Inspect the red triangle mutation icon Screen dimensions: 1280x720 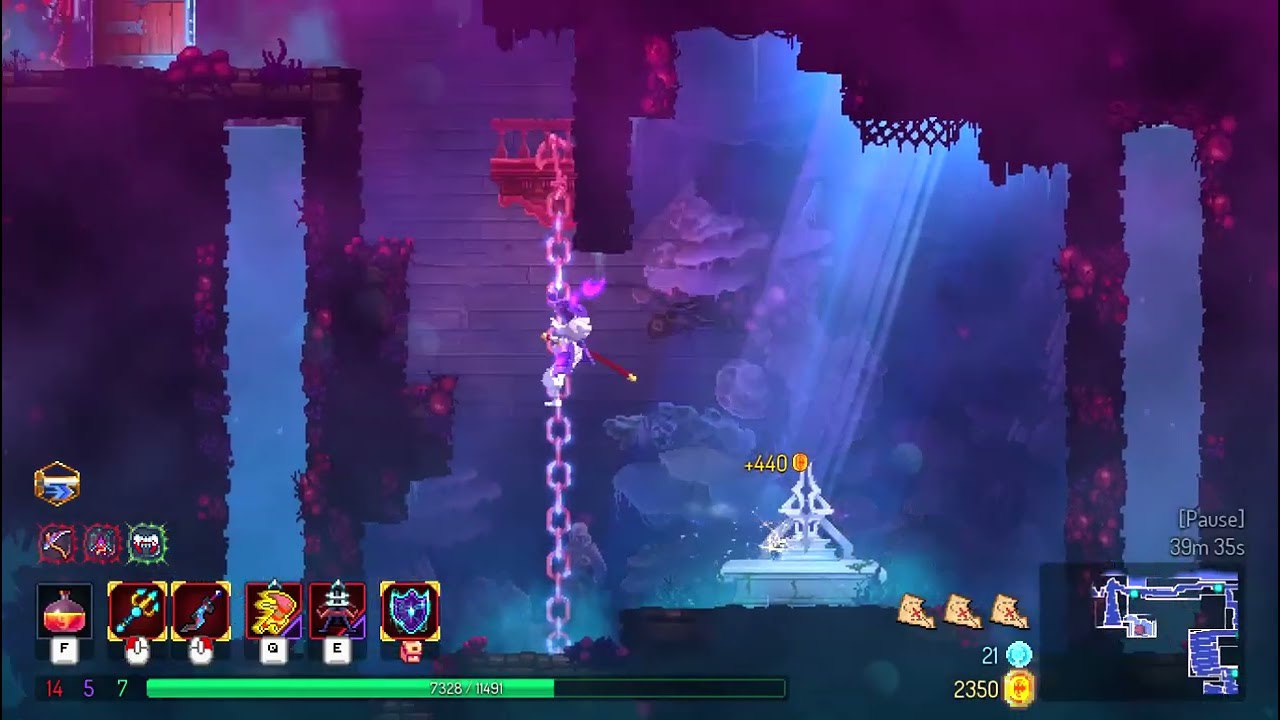102,543
